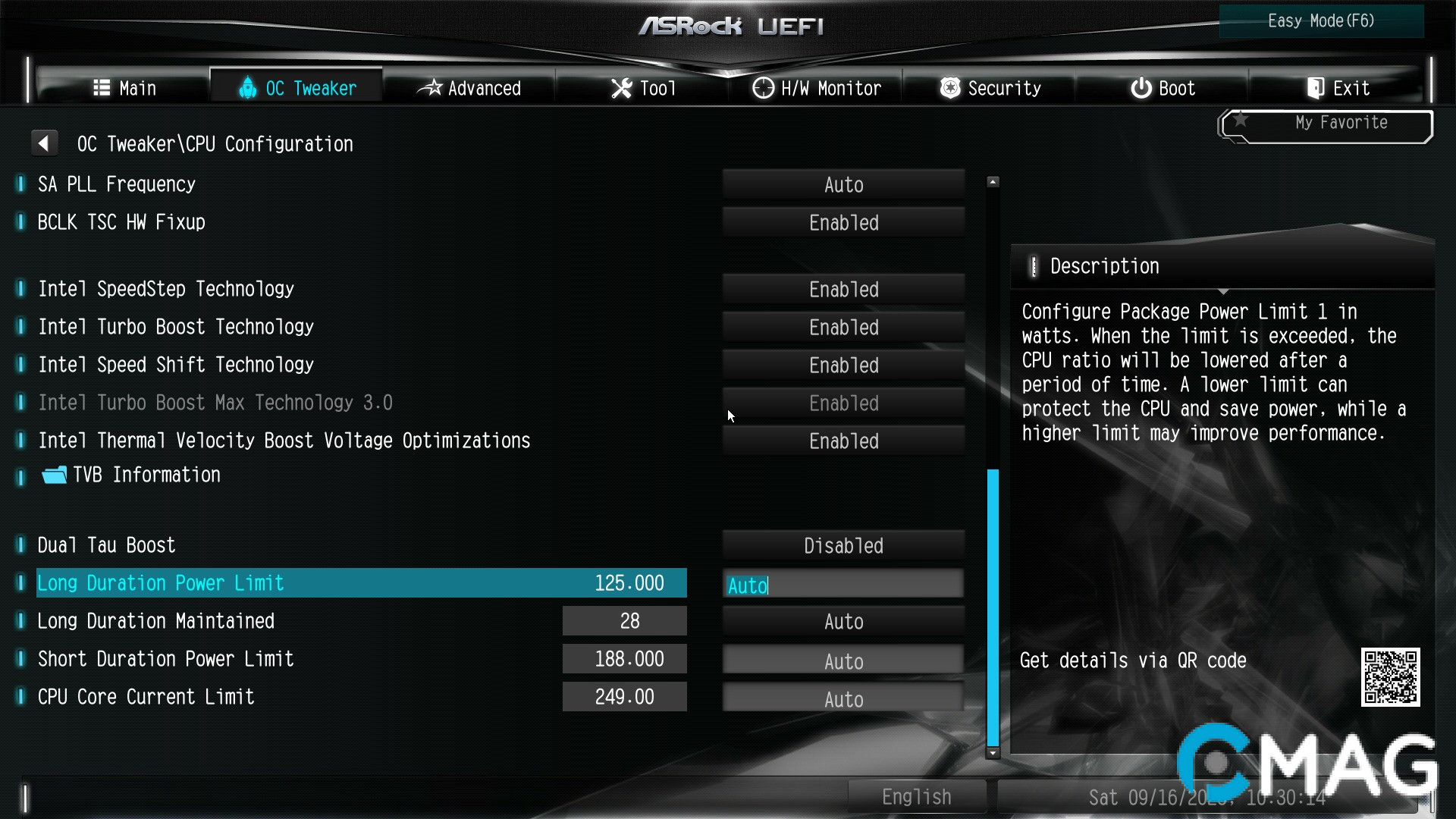
Task: Switch to the H/W Monitor tab
Action: 817,88
